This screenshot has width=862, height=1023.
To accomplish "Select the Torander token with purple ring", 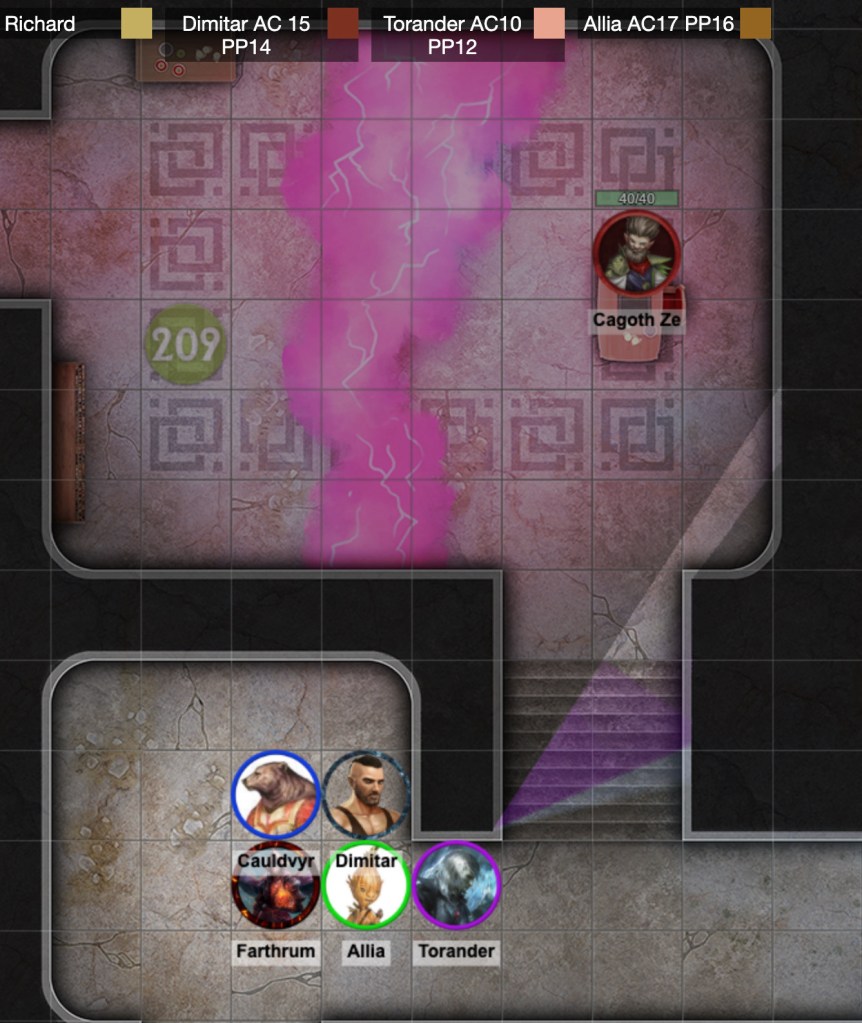I will (456, 887).
